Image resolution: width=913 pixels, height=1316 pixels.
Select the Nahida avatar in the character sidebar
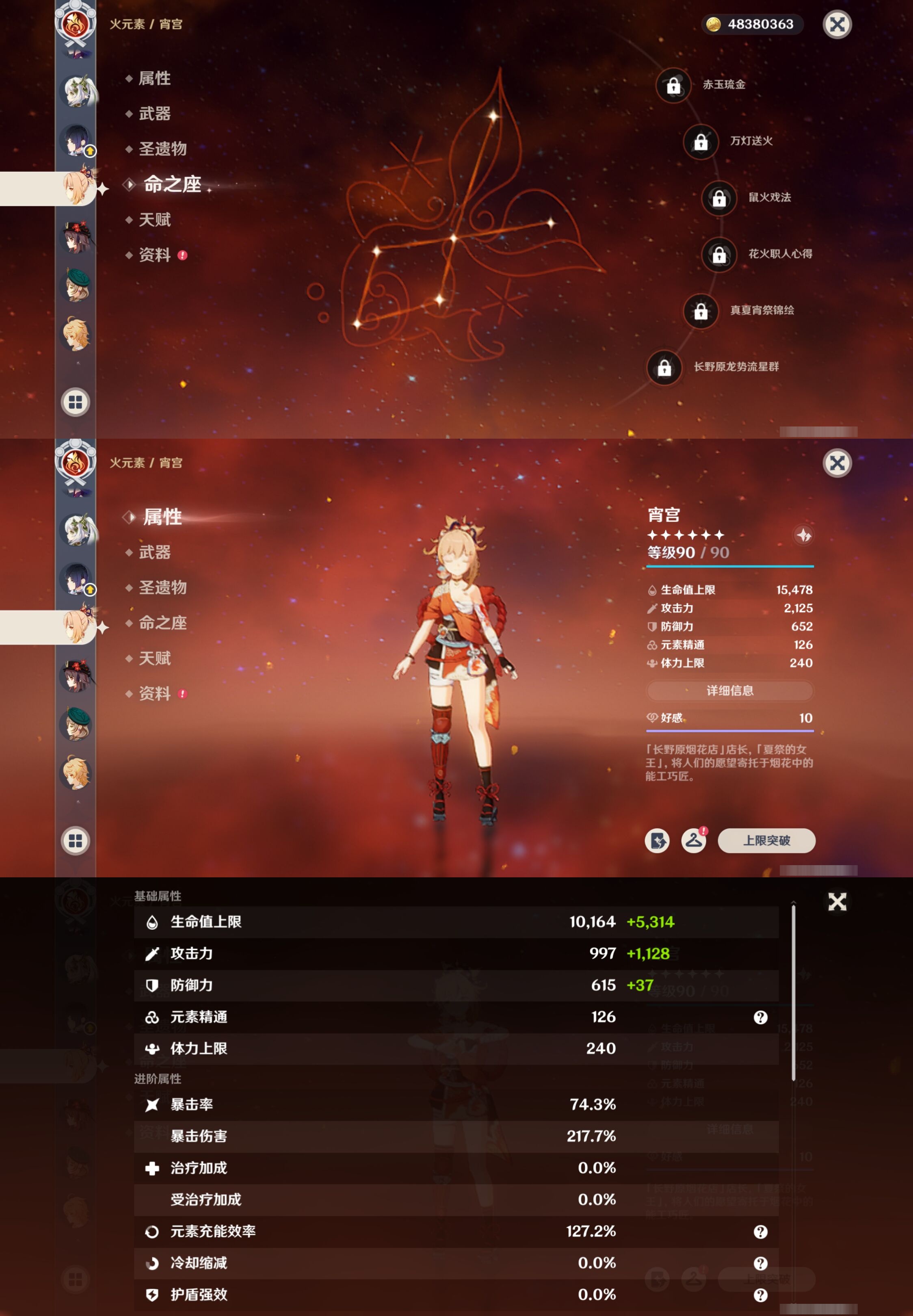point(76,91)
